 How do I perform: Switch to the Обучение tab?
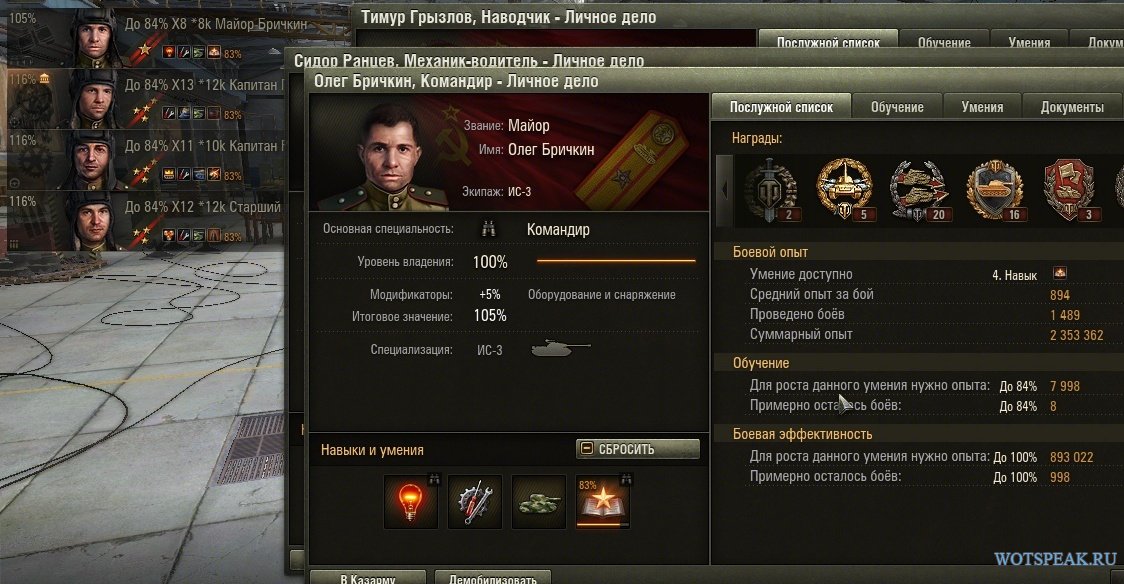click(x=896, y=107)
